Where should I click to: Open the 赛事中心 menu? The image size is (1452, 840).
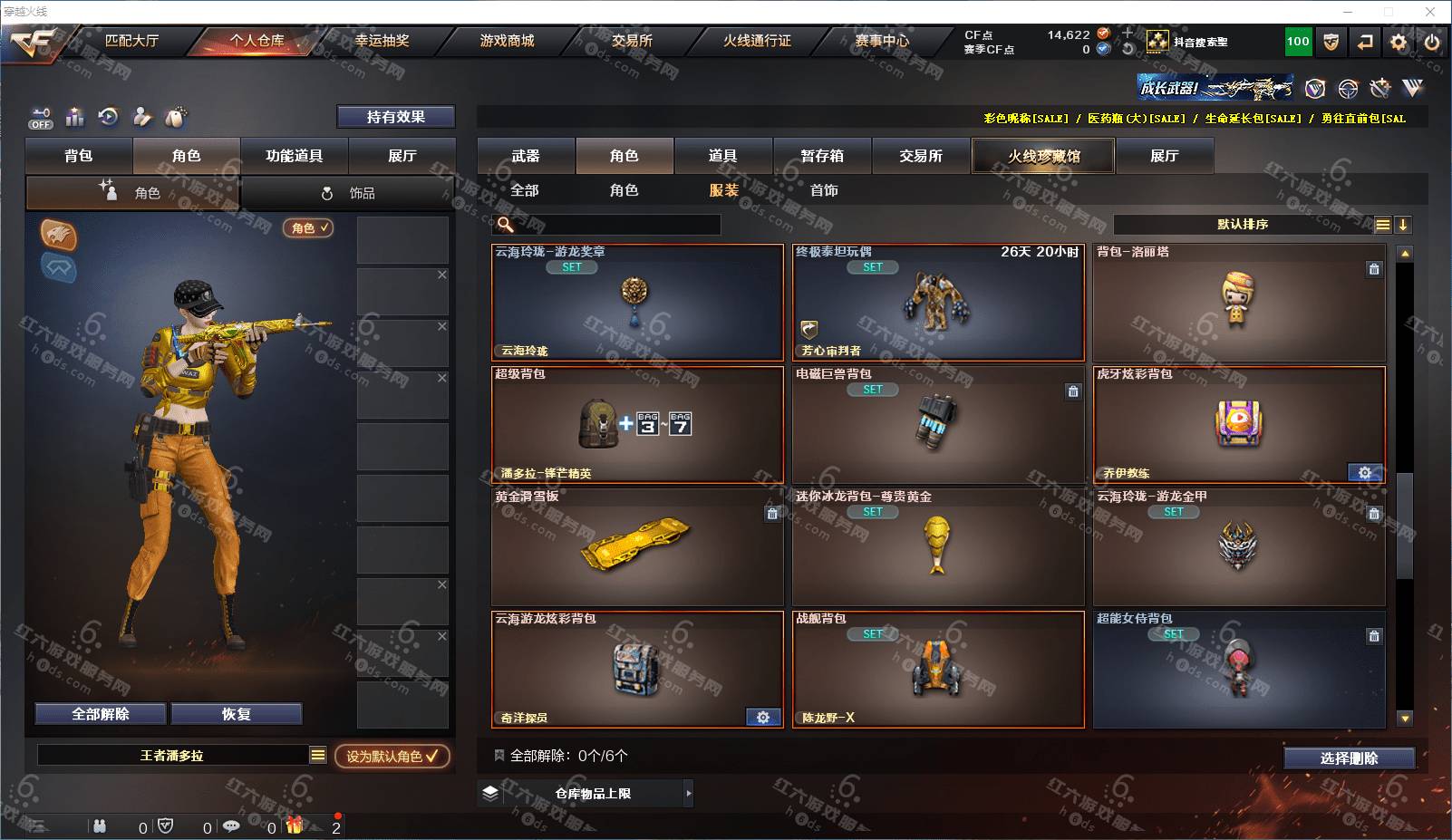pos(881,41)
